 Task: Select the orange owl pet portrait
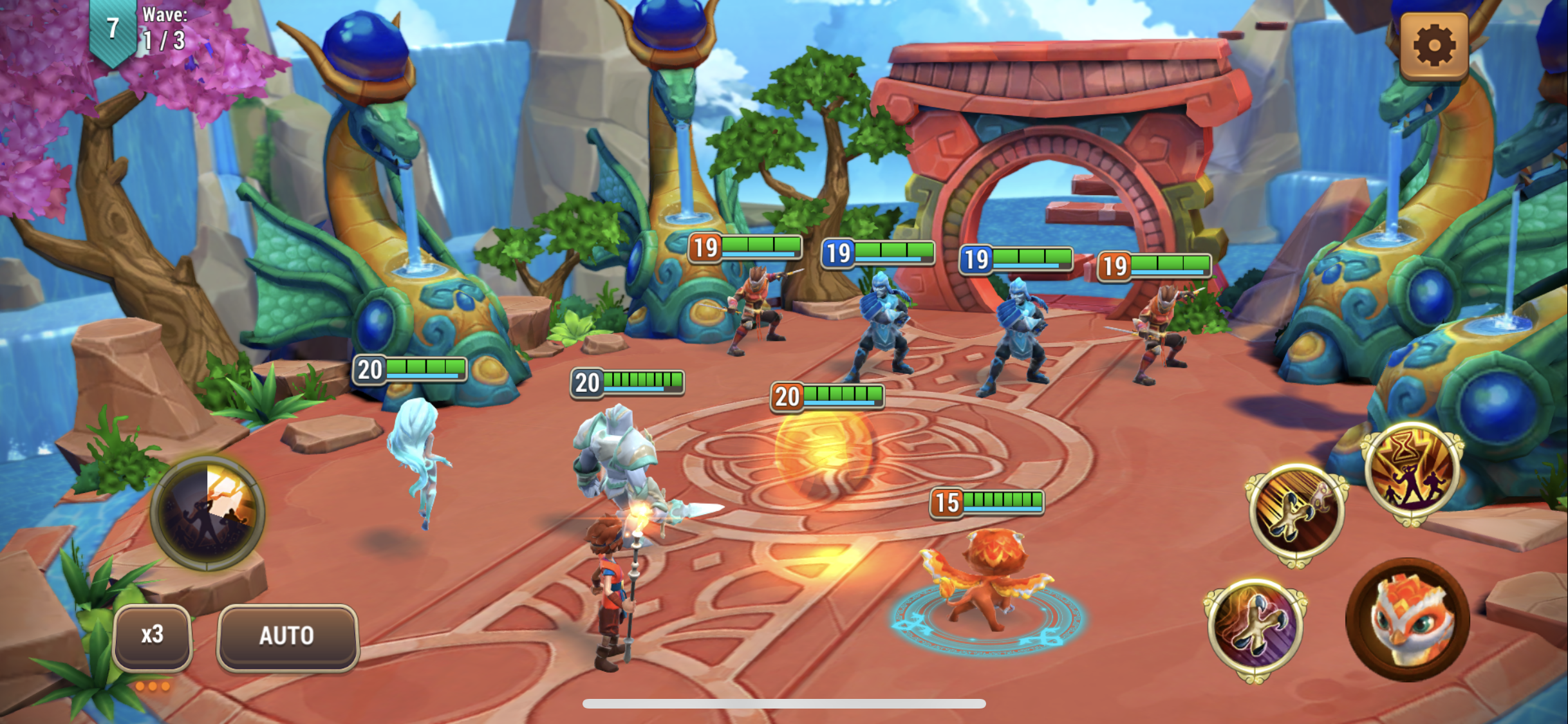tap(1408, 620)
